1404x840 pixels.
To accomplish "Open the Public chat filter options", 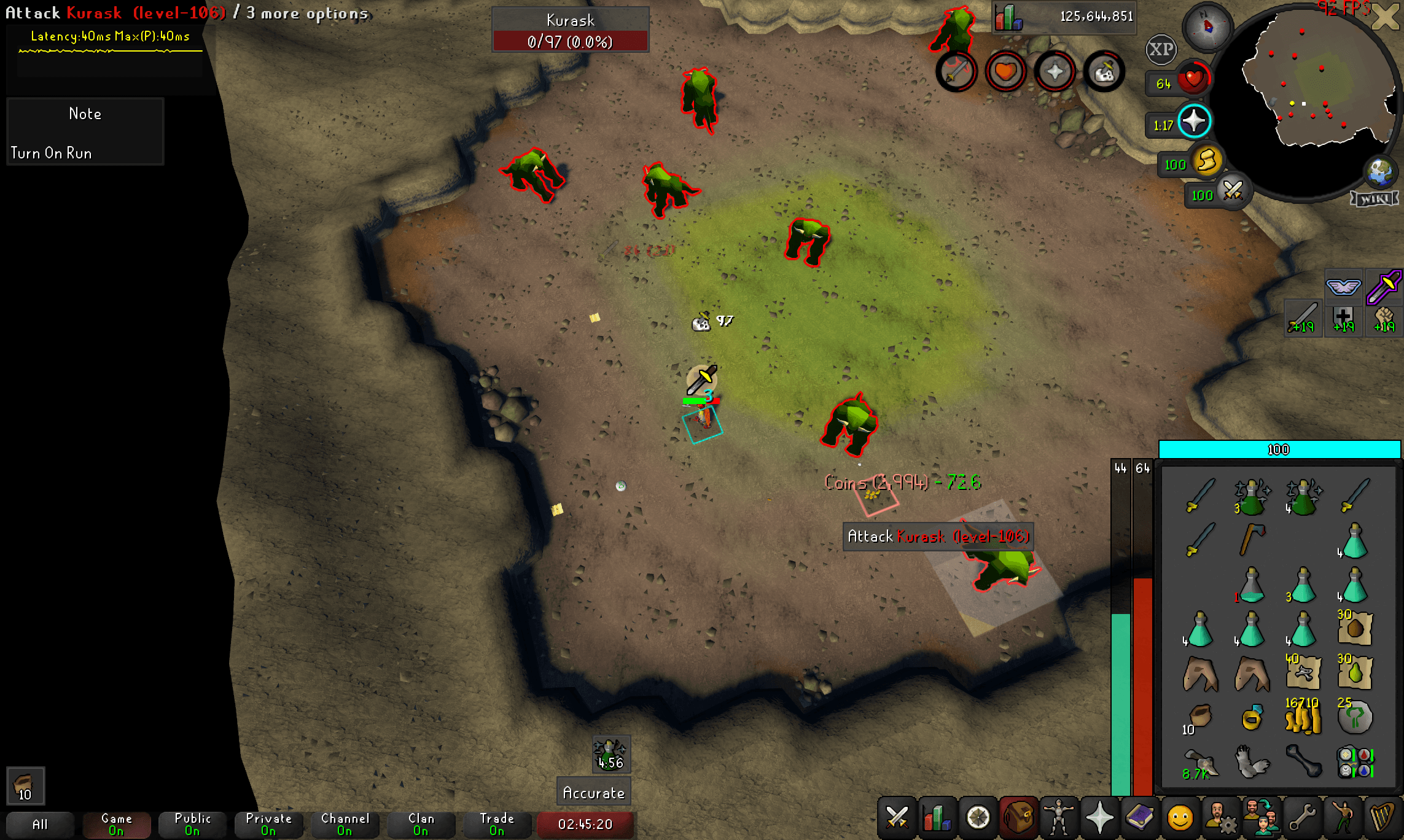I will tap(192, 824).
